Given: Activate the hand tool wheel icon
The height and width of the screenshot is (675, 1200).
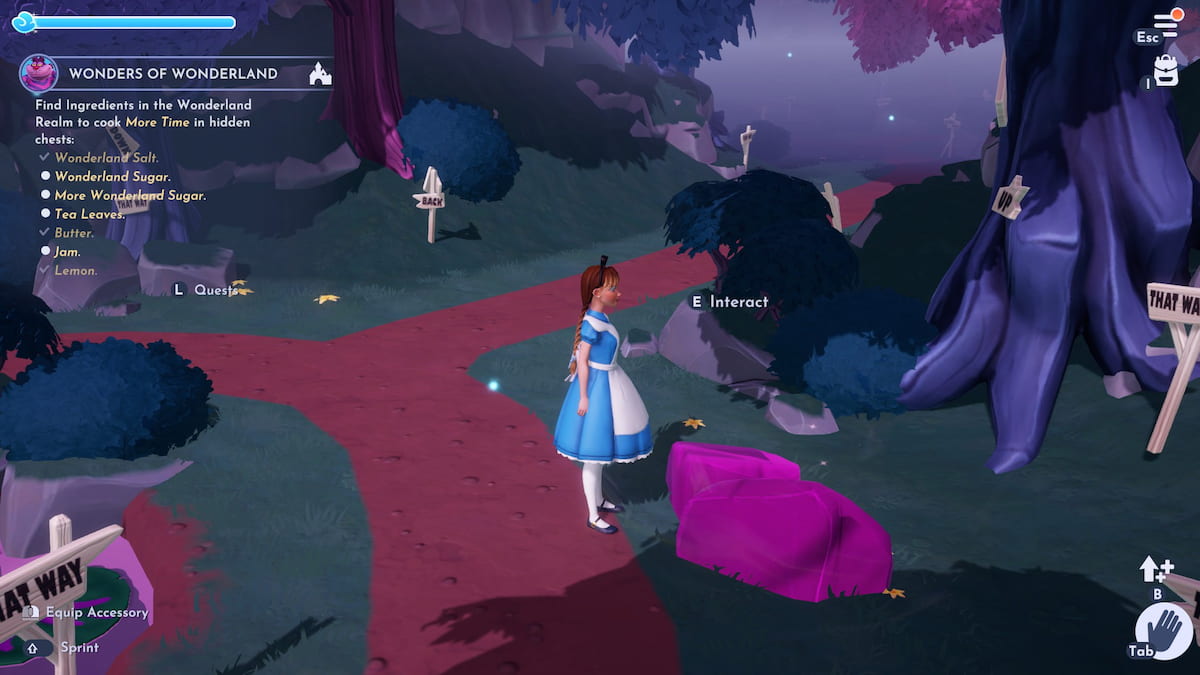Looking at the screenshot, I should tap(1163, 632).
